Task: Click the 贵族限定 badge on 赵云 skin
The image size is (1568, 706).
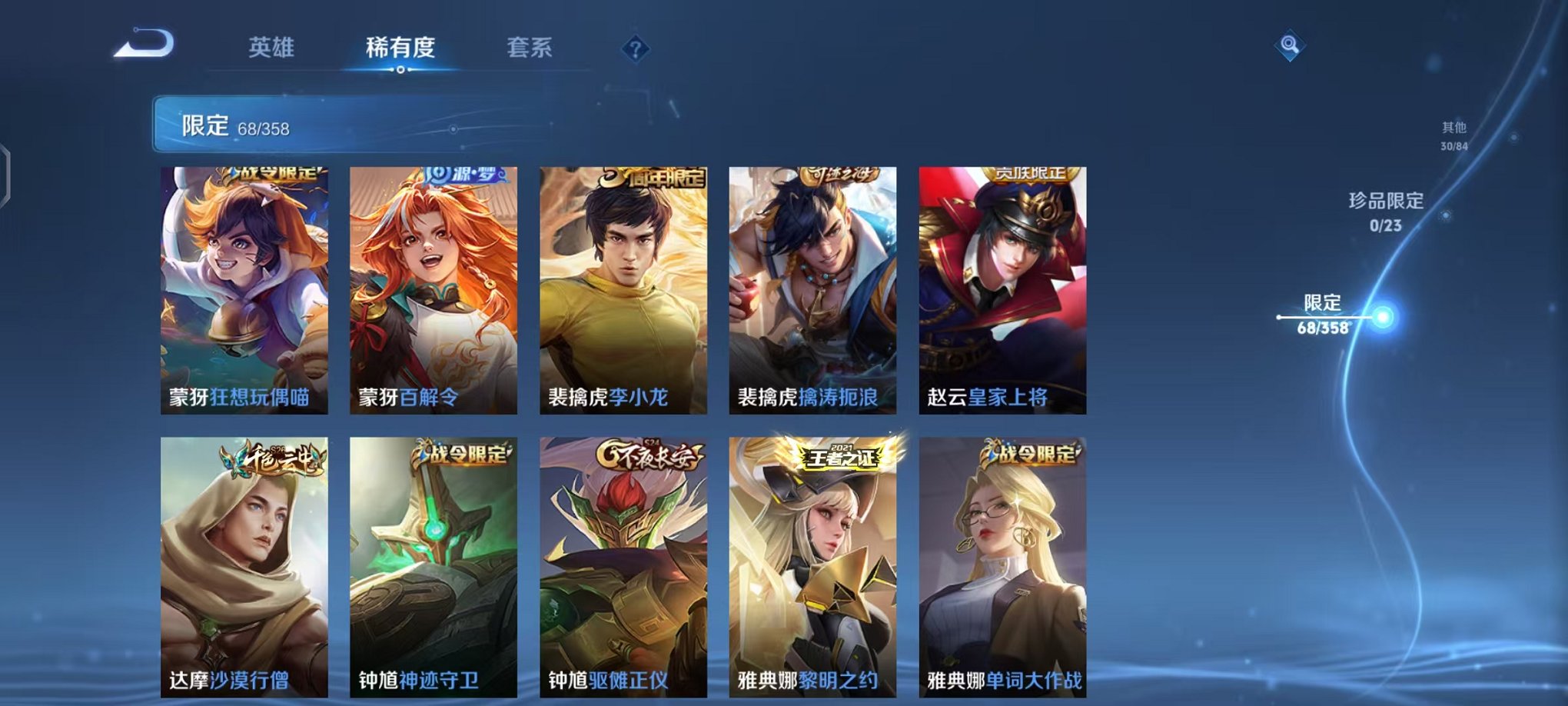Action: [1032, 175]
